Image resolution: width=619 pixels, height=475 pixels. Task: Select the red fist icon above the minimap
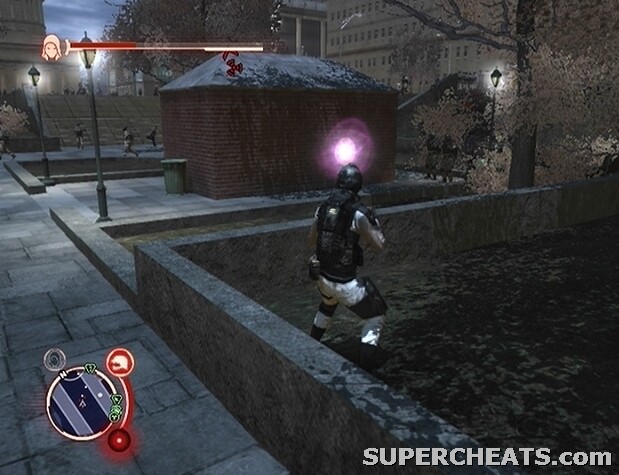pos(120,360)
